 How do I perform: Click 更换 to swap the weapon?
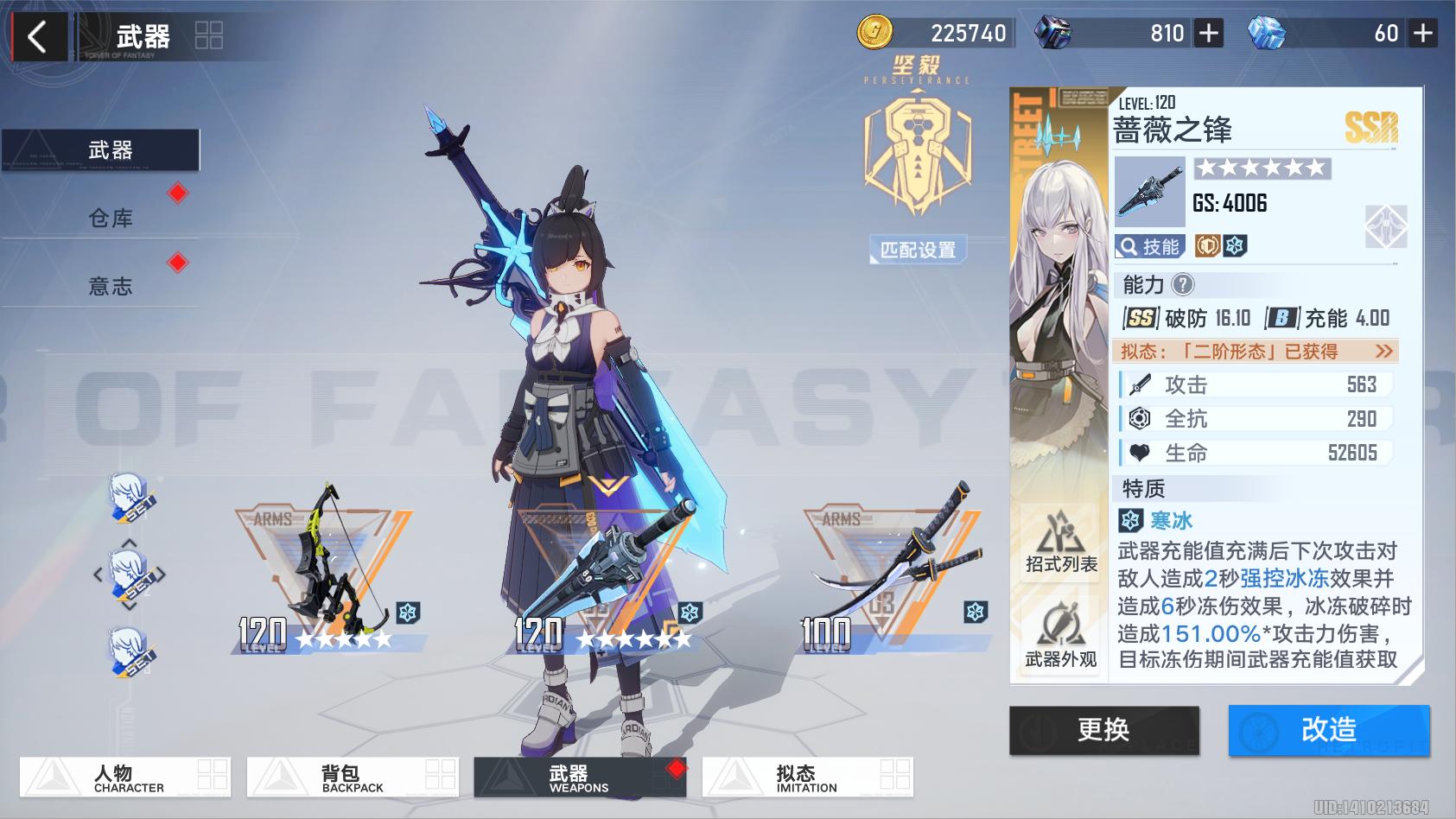click(1103, 730)
